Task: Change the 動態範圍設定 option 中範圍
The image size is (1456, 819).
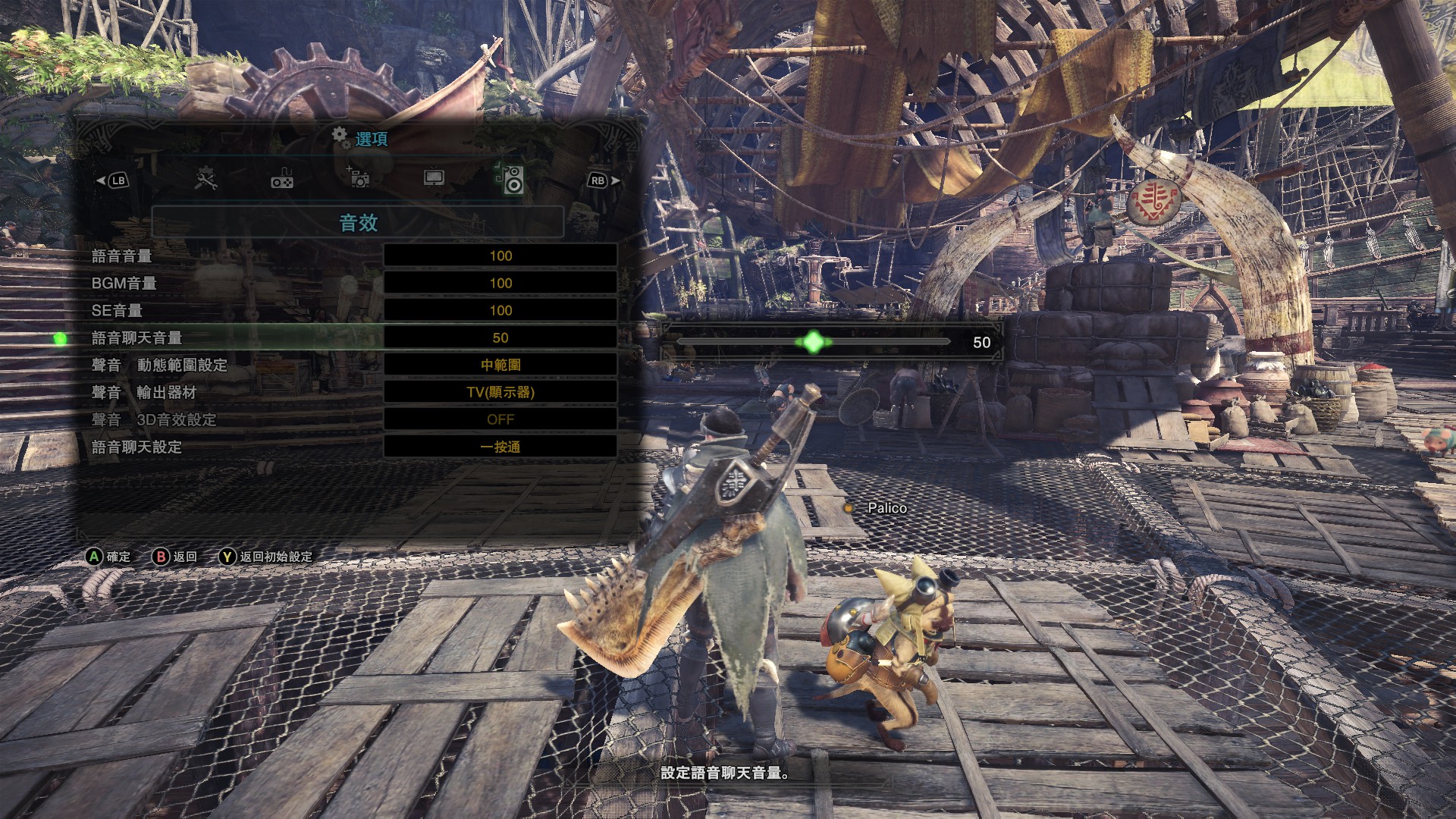Action: [x=500, y=365]
